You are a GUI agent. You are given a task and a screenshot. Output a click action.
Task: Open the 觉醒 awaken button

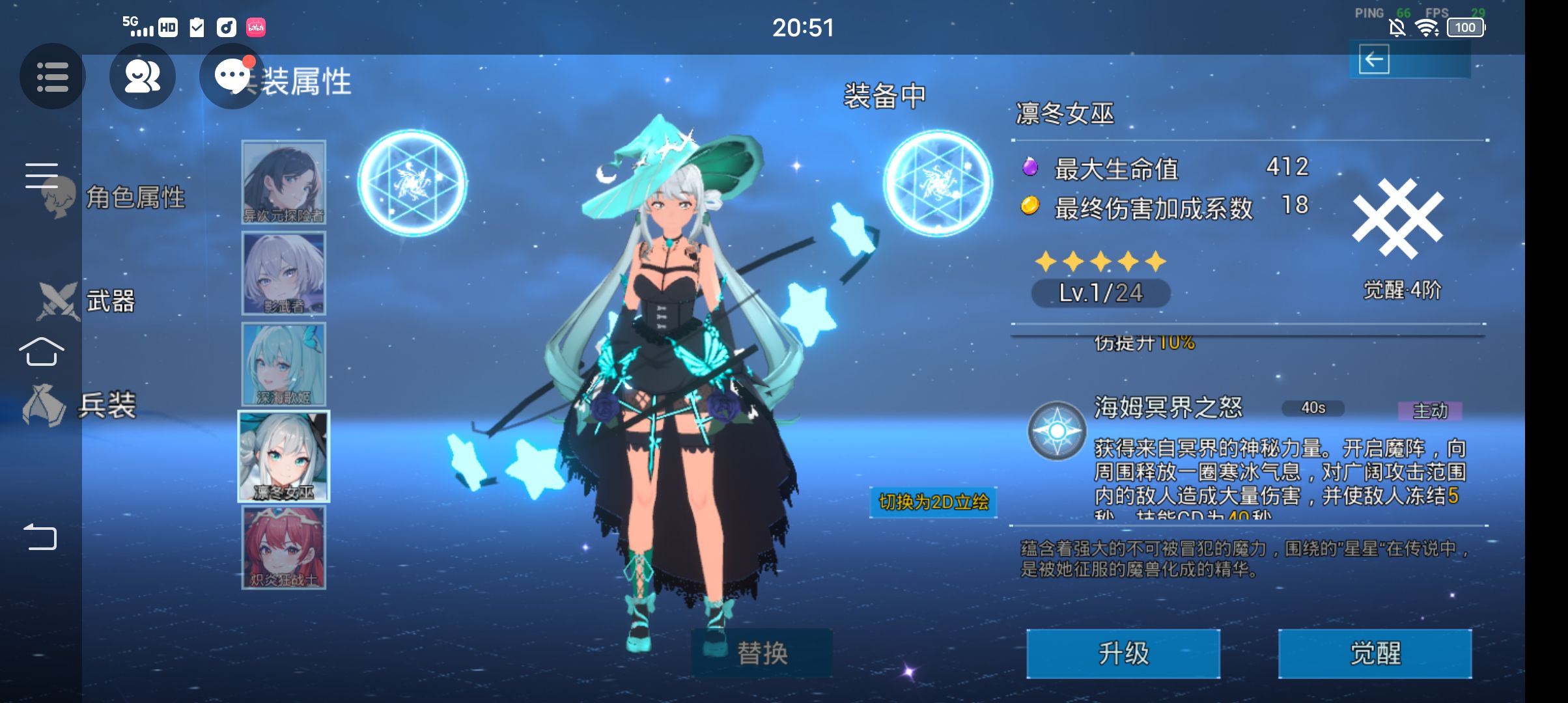(1375, 654)
